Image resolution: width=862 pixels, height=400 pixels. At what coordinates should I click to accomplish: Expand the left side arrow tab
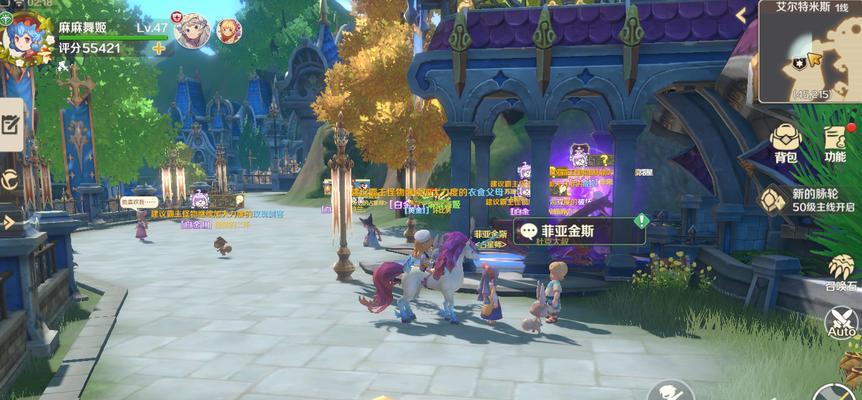[x=8, y=221]
